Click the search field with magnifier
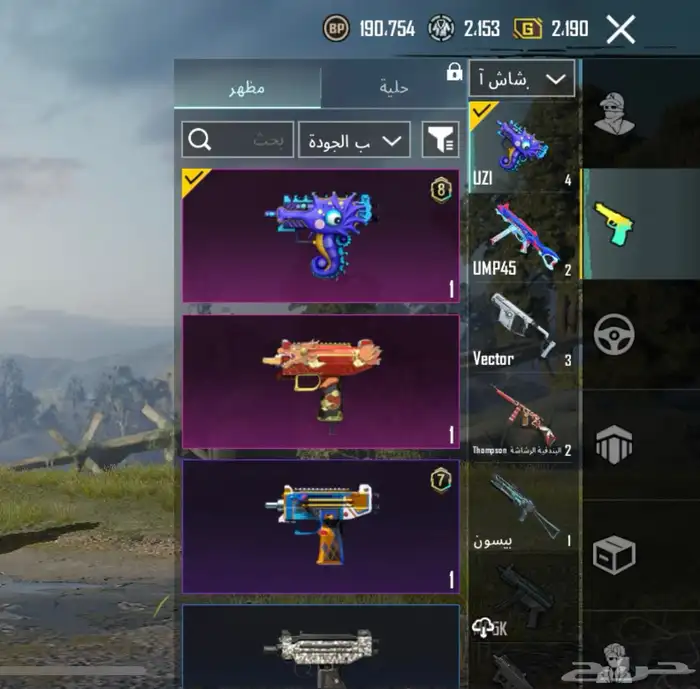 (237, 140)
